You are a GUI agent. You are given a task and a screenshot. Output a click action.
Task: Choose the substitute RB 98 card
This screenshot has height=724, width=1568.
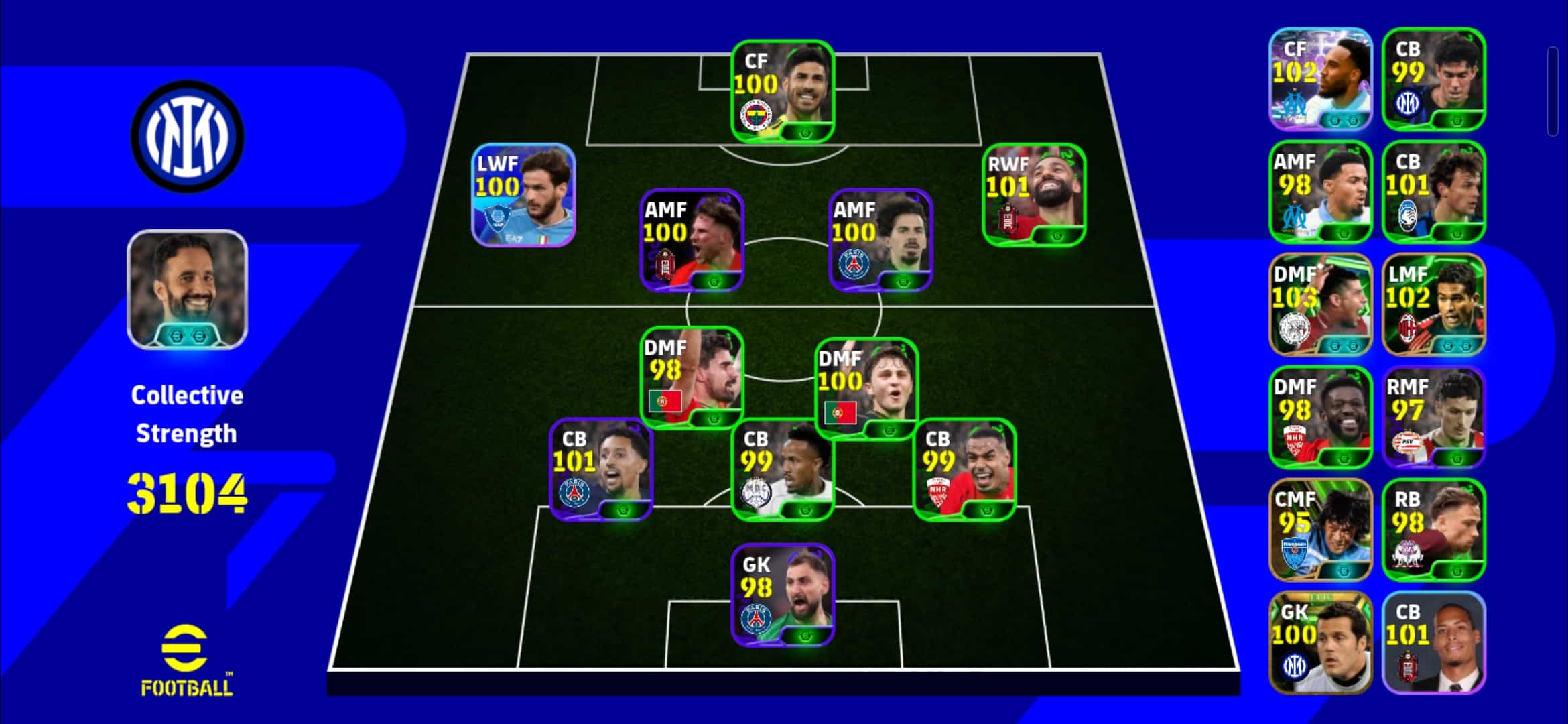pyautogui.click(x=1433, y=530)
